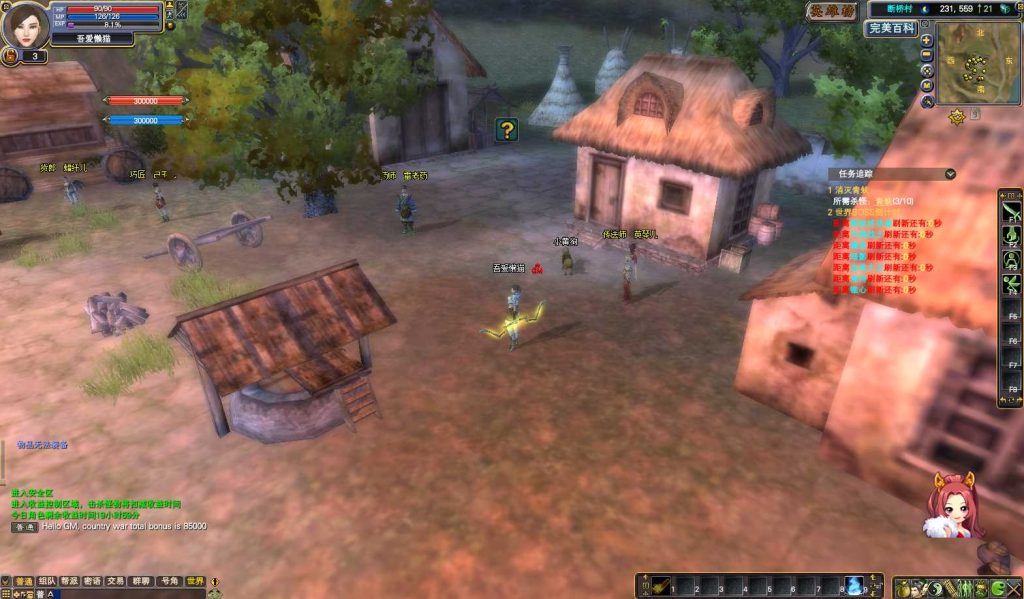Switch to the 世界 world chat tab
The width and height of the screenshot is (1024, 599).
coord(195,581)
